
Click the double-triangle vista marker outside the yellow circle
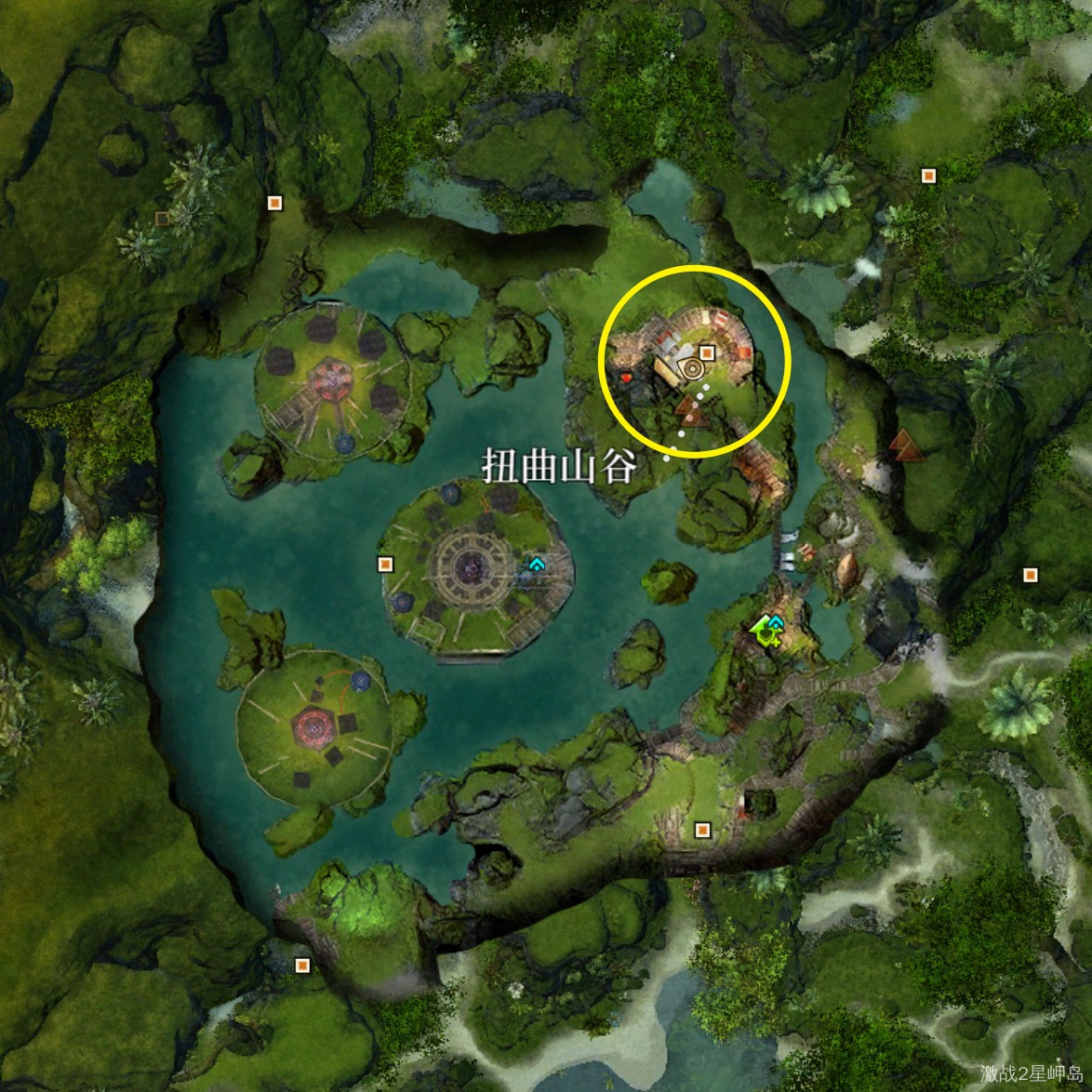coord(902,442)
